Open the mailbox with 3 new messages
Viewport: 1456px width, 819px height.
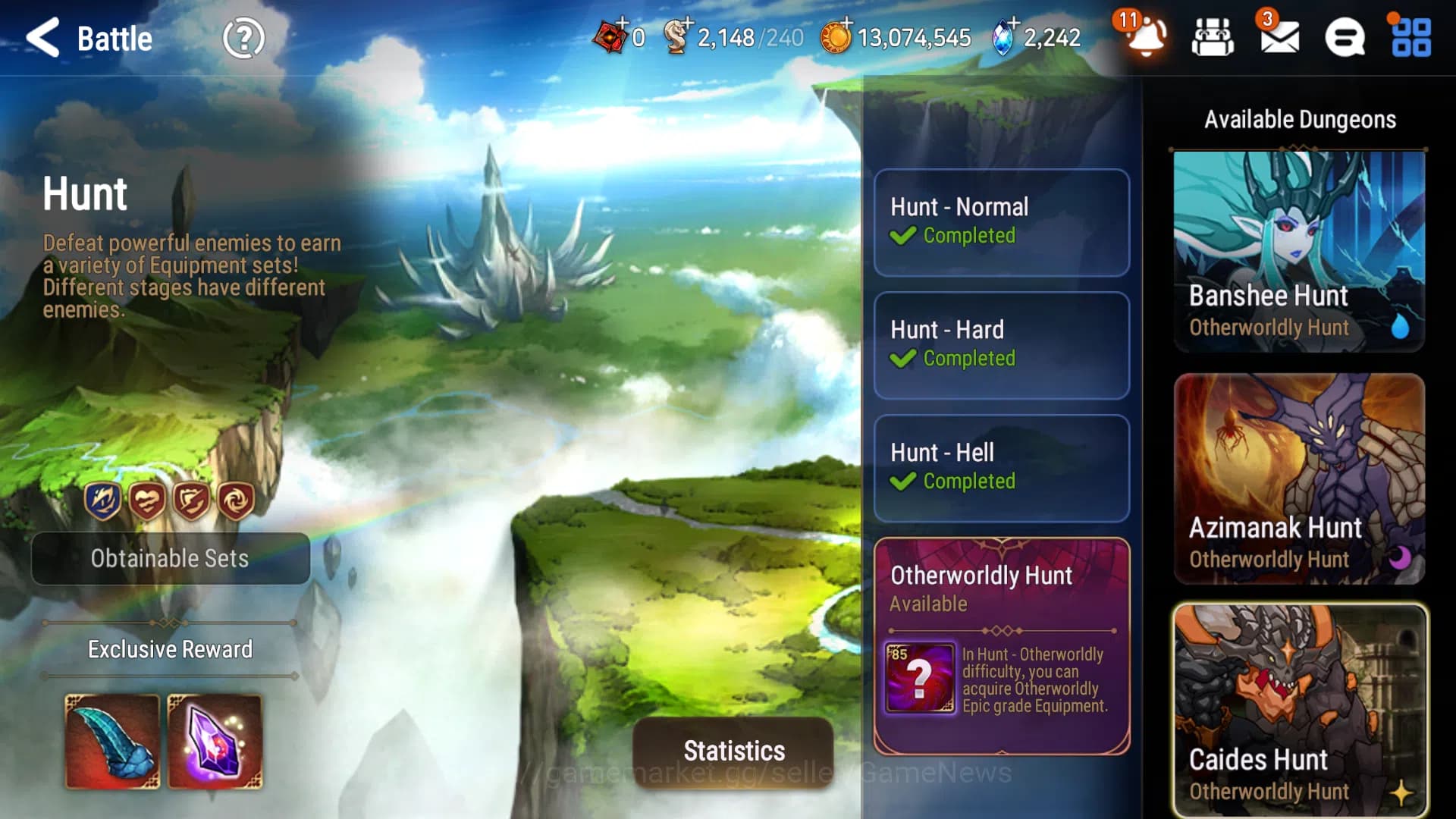pos(1280,36)
